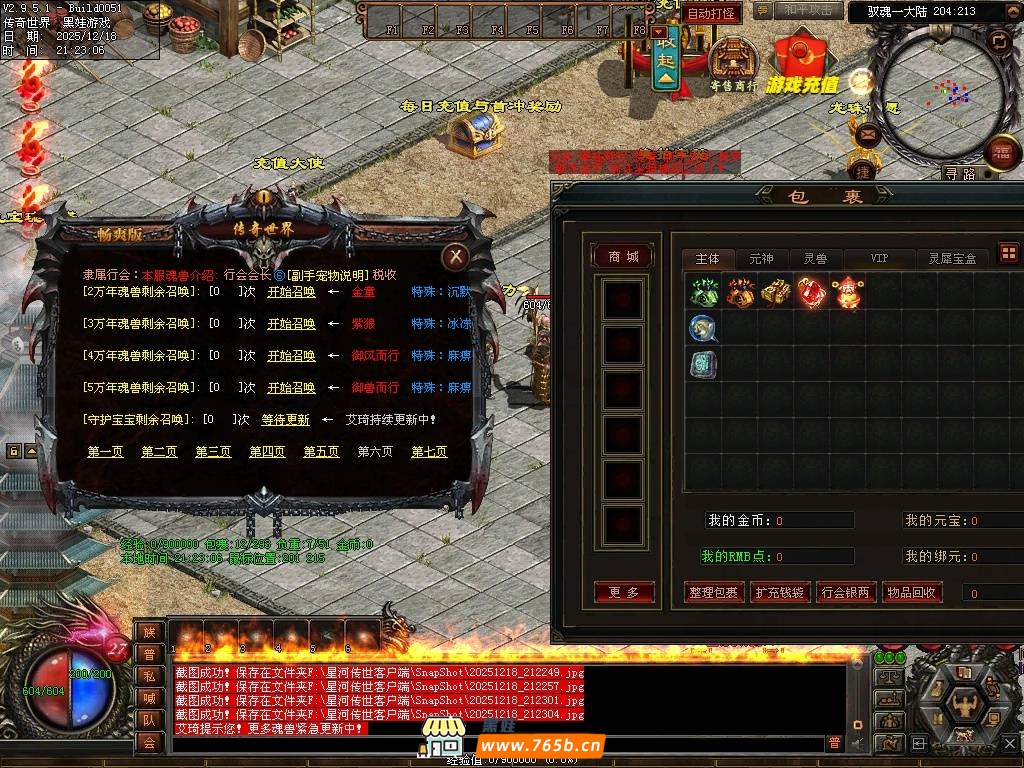Image resolution: width=1024 pixels, height=768 pixels.
Task: Start summoning the 5万年 soul beast
Action: tap(291, 387)
